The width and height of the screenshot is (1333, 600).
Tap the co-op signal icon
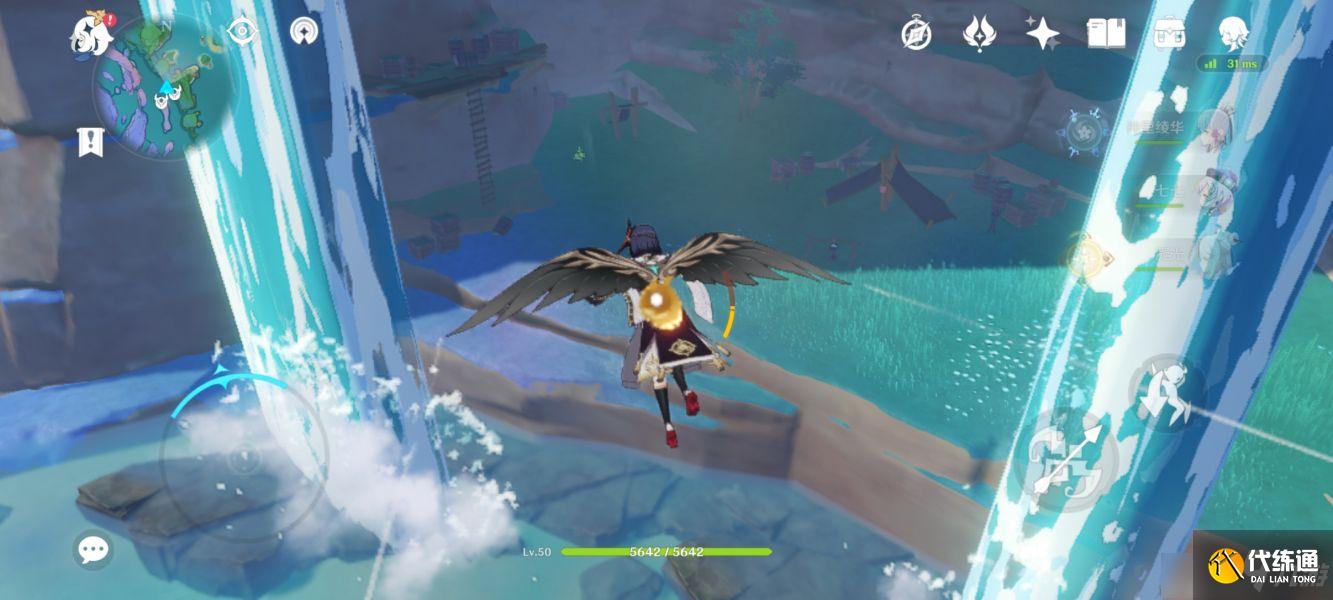[304, 32]
